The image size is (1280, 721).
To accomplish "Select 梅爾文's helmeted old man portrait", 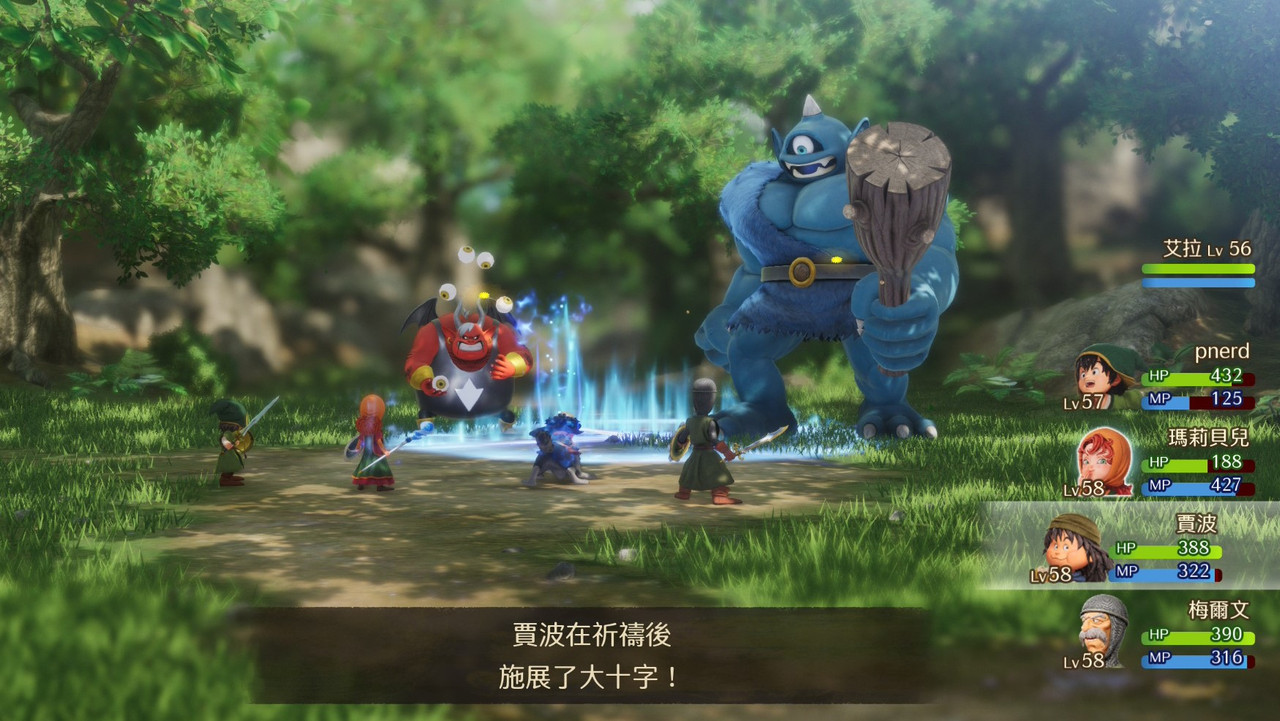I will coord(1103,631).
